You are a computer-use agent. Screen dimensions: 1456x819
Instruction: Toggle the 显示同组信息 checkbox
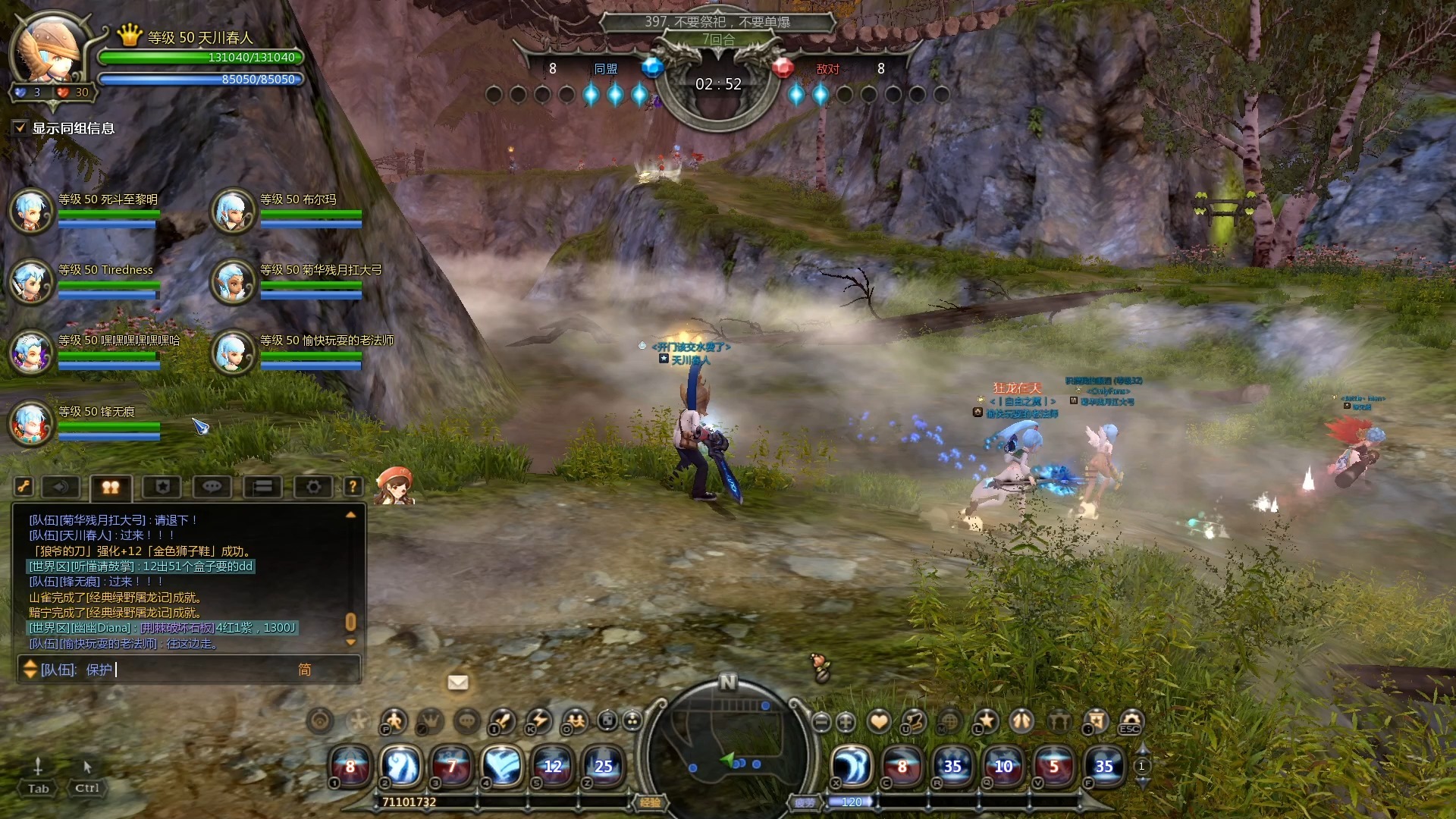(20, 128)
